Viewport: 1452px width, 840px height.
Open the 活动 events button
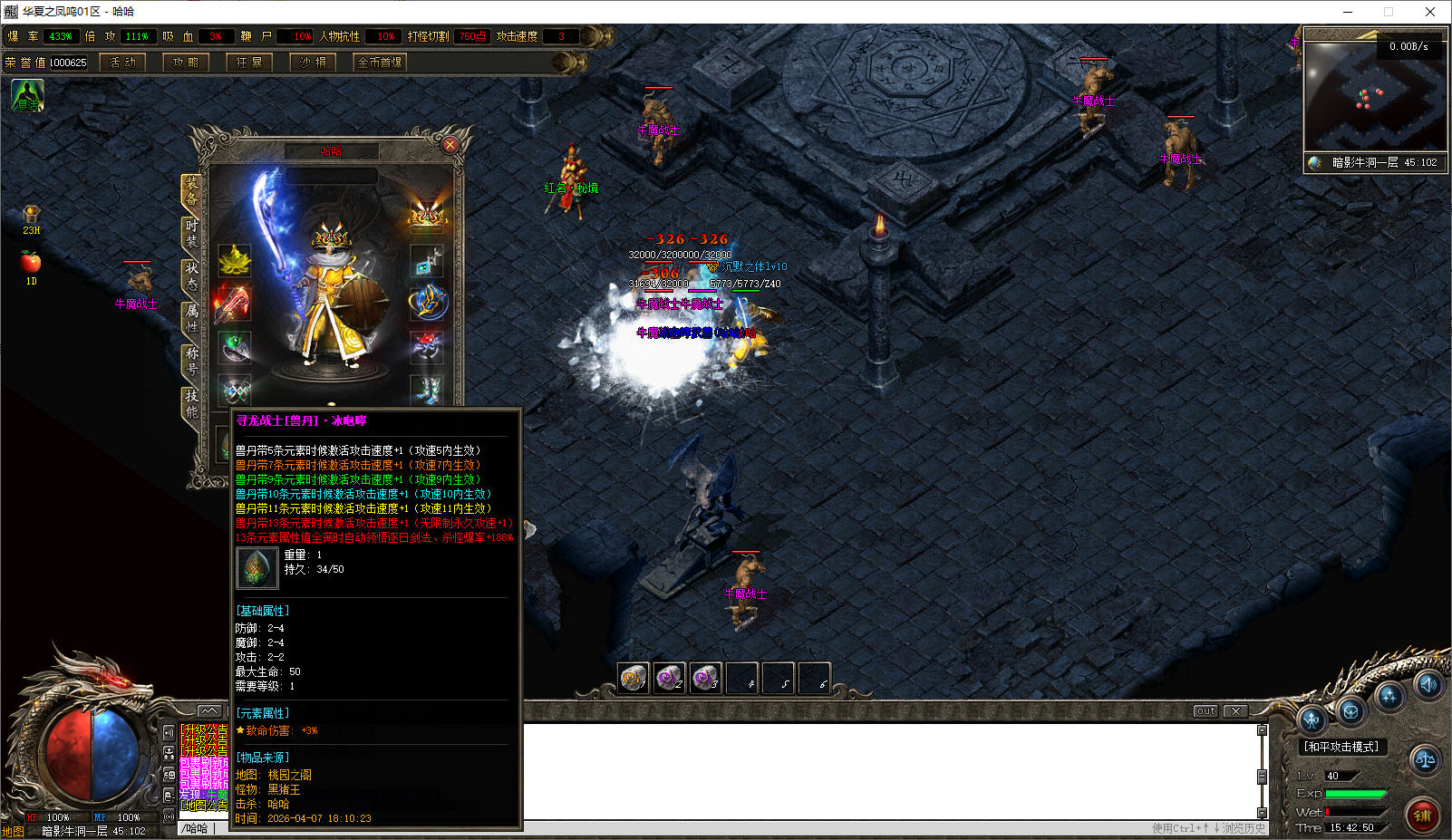pyautogui.click(x=122, y=63)
